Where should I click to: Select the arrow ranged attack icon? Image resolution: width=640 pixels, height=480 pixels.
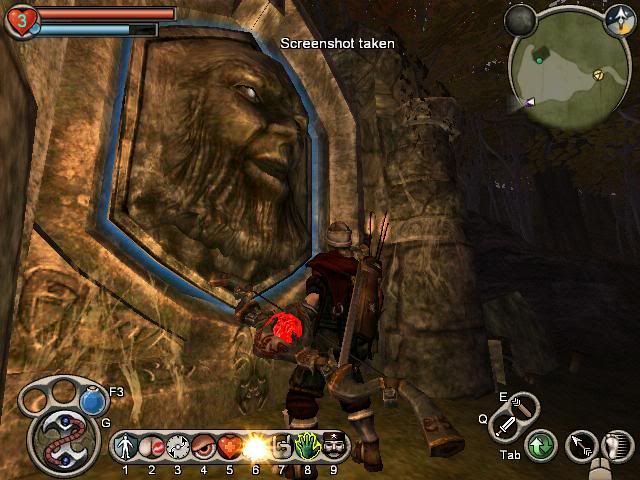click(x=580, y=445)
